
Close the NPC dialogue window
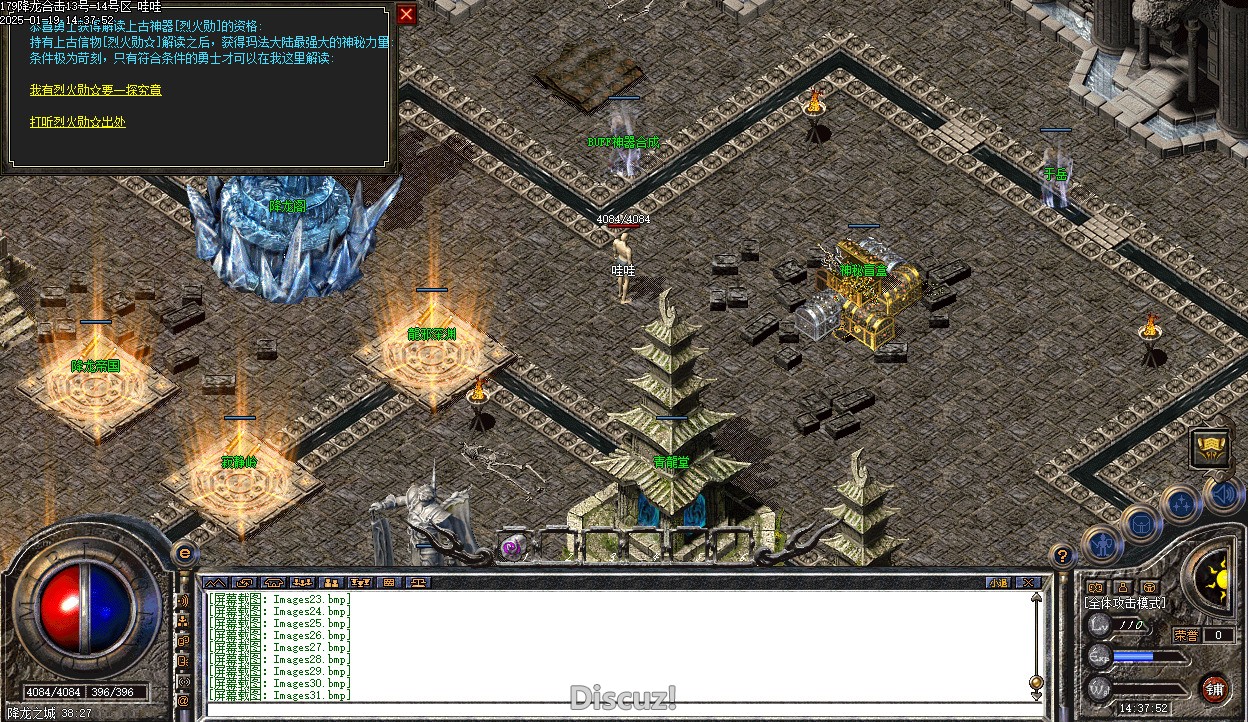click(x=406, y=14)
